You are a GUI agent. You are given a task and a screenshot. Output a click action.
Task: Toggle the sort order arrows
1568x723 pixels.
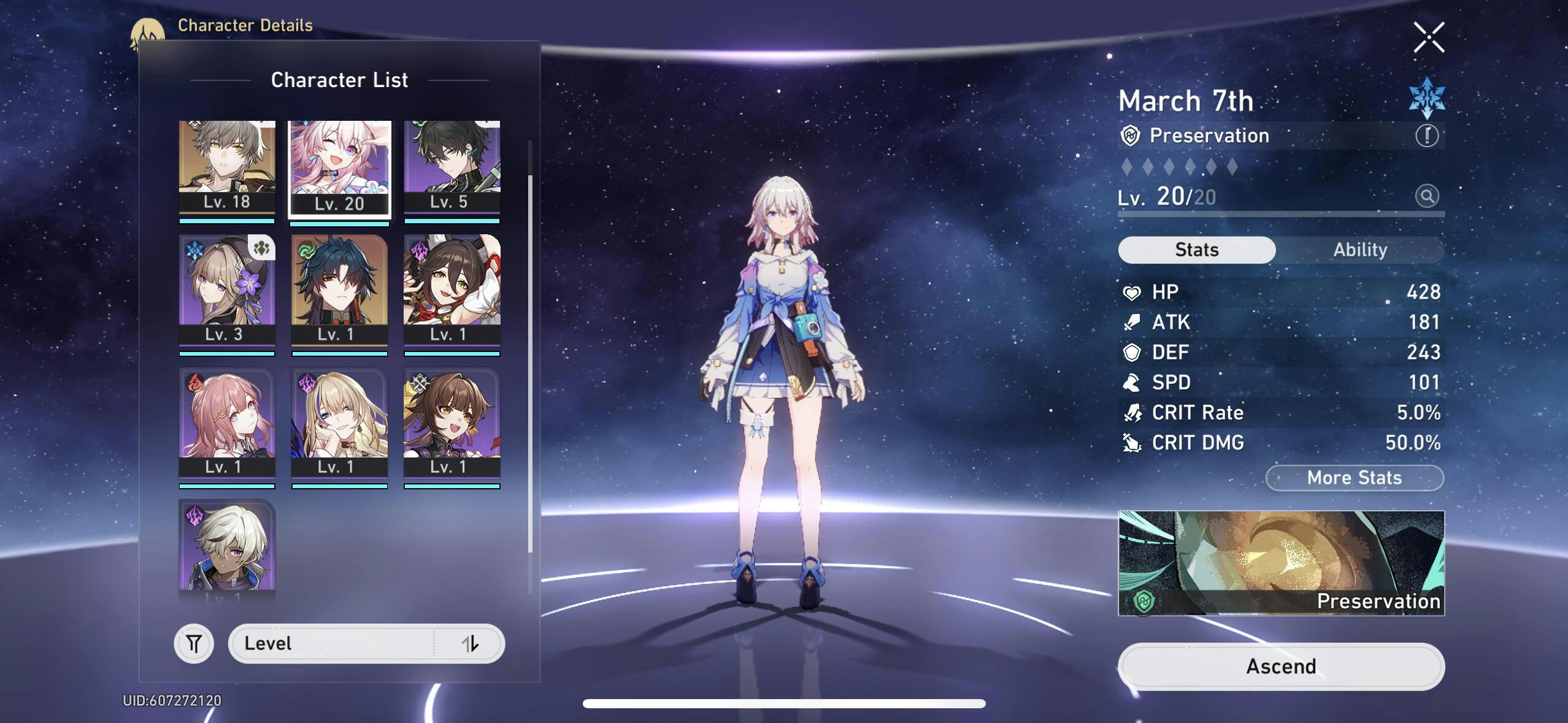pyautogui.click(x=469, y=644)
